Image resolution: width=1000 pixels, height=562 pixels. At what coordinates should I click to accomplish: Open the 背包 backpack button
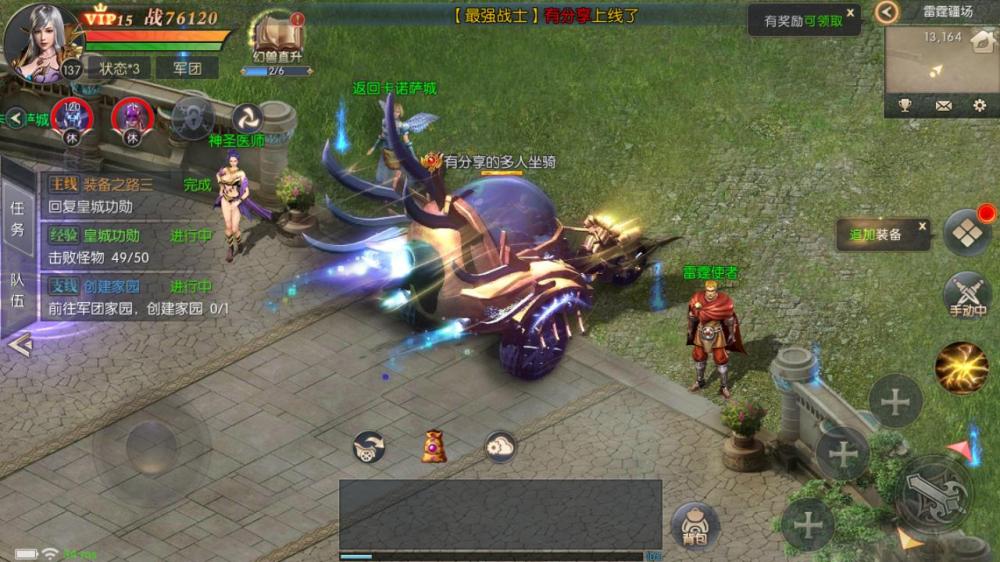click(x=694, y=525)
